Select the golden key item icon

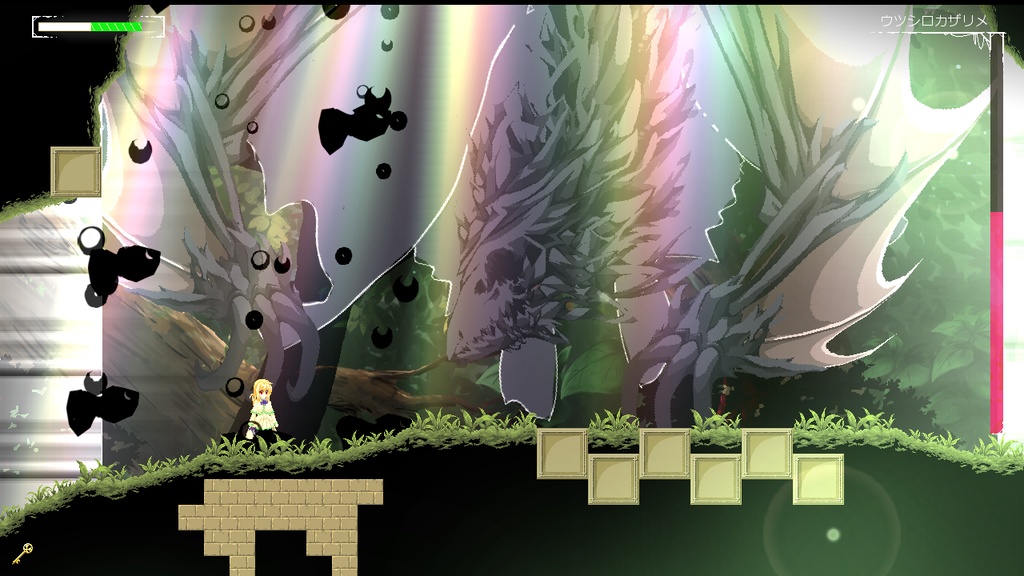click(x=22, y=551)
